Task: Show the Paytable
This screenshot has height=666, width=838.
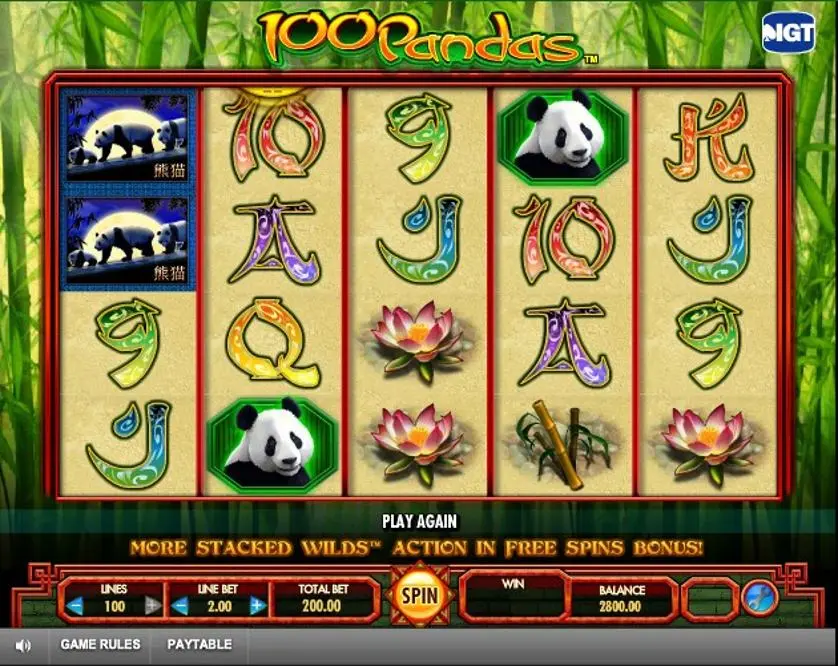Action: 199,645
